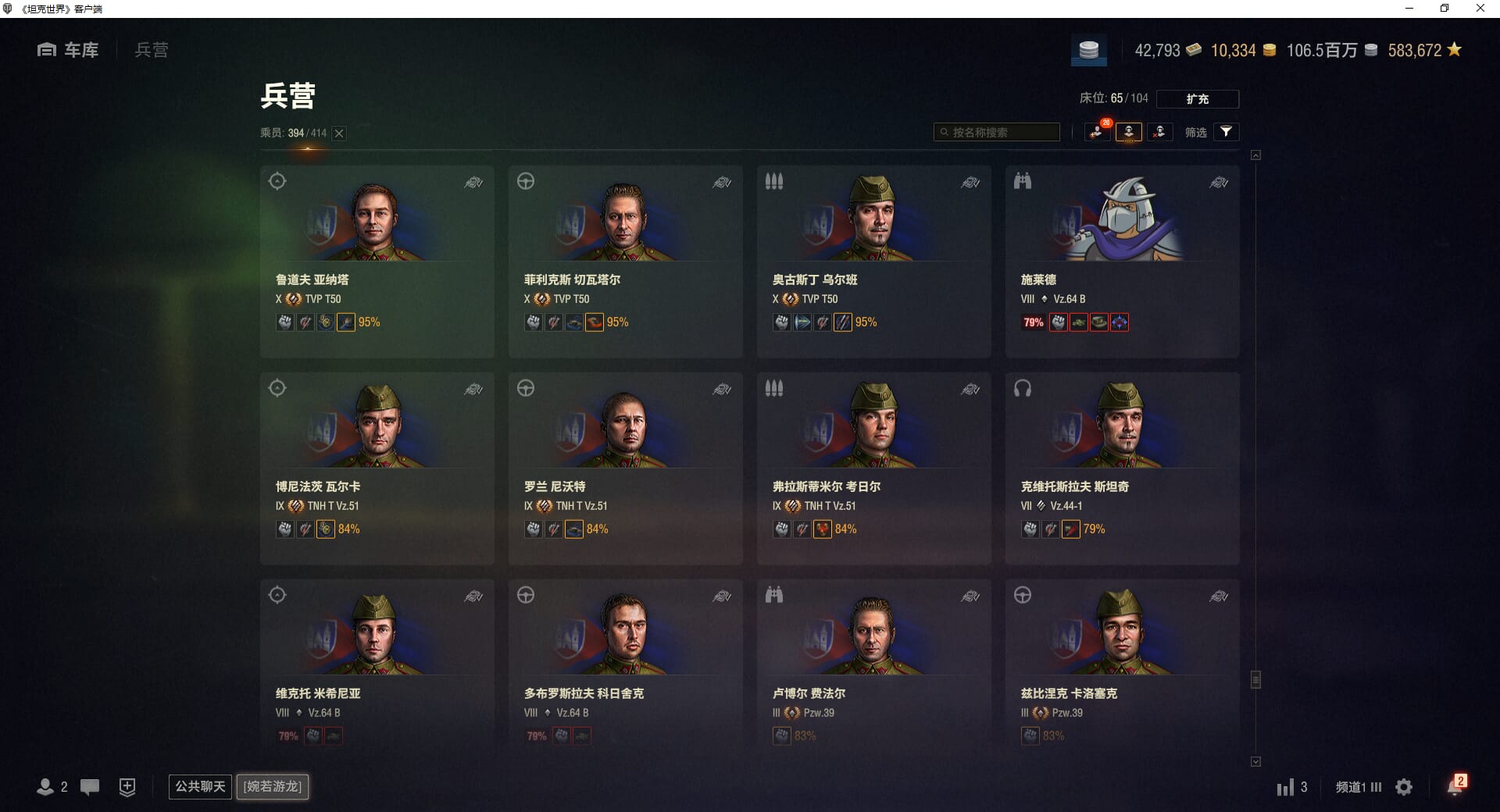Screen dimensions: 1500x812
Task: Clear the crew count filter X
Action: 339,134
